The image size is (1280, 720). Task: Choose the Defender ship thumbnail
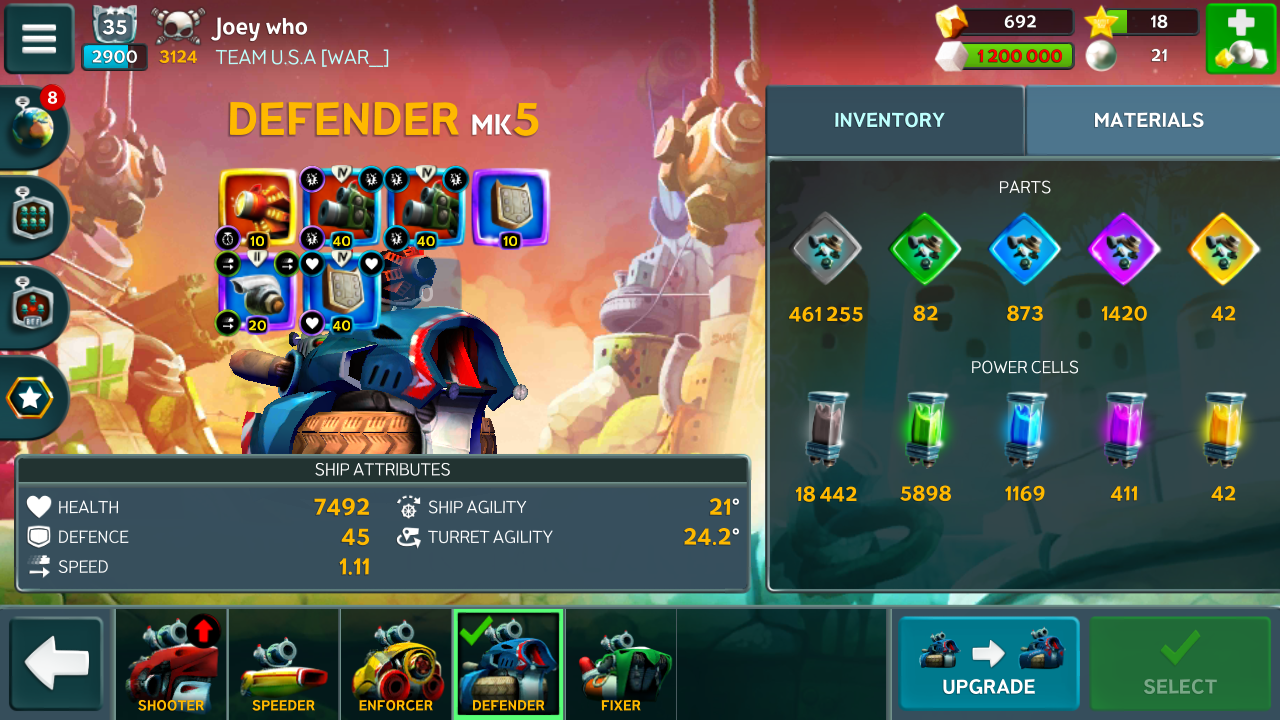tap(508, 665)
